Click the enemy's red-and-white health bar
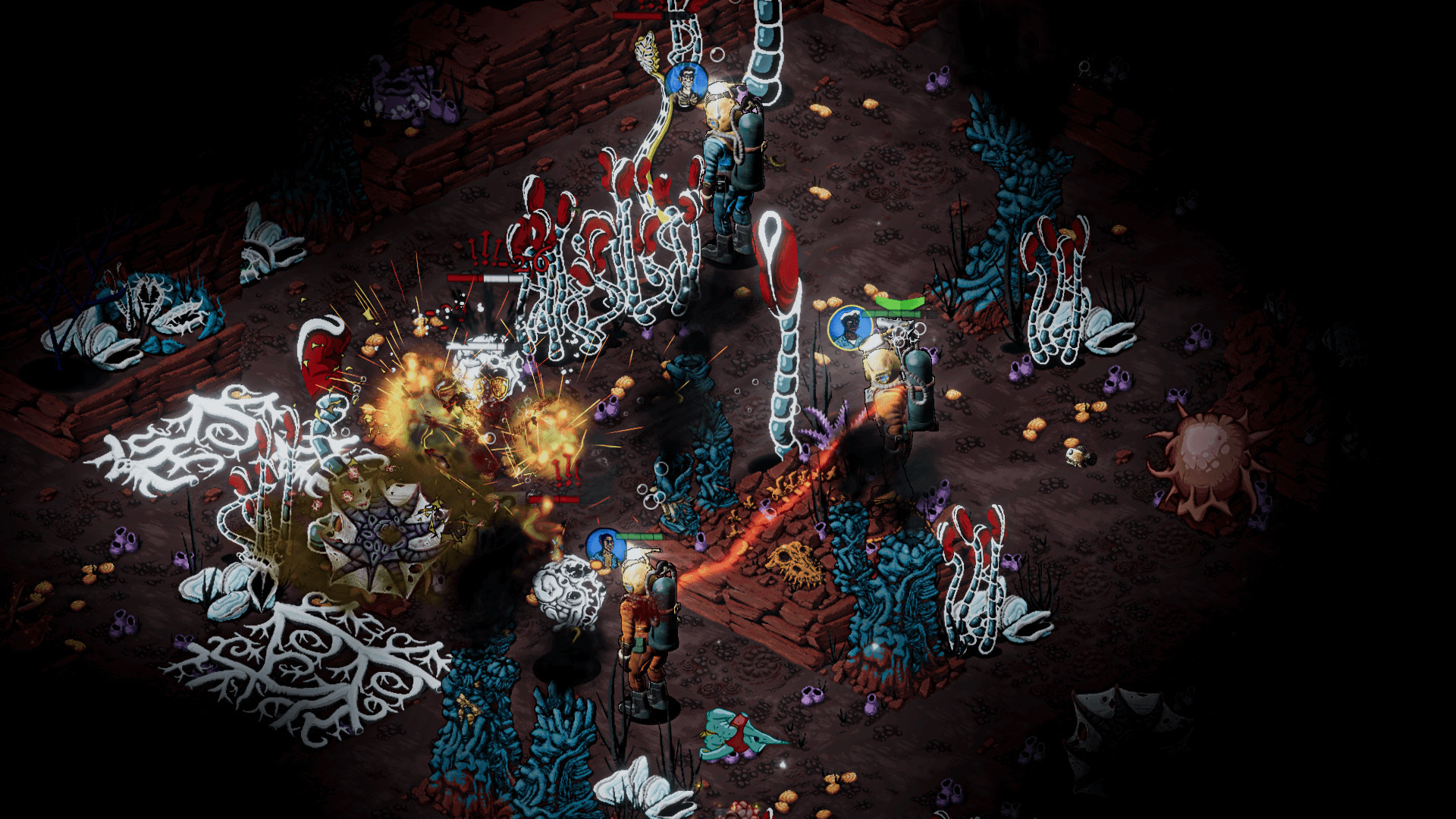 [485, 277]
